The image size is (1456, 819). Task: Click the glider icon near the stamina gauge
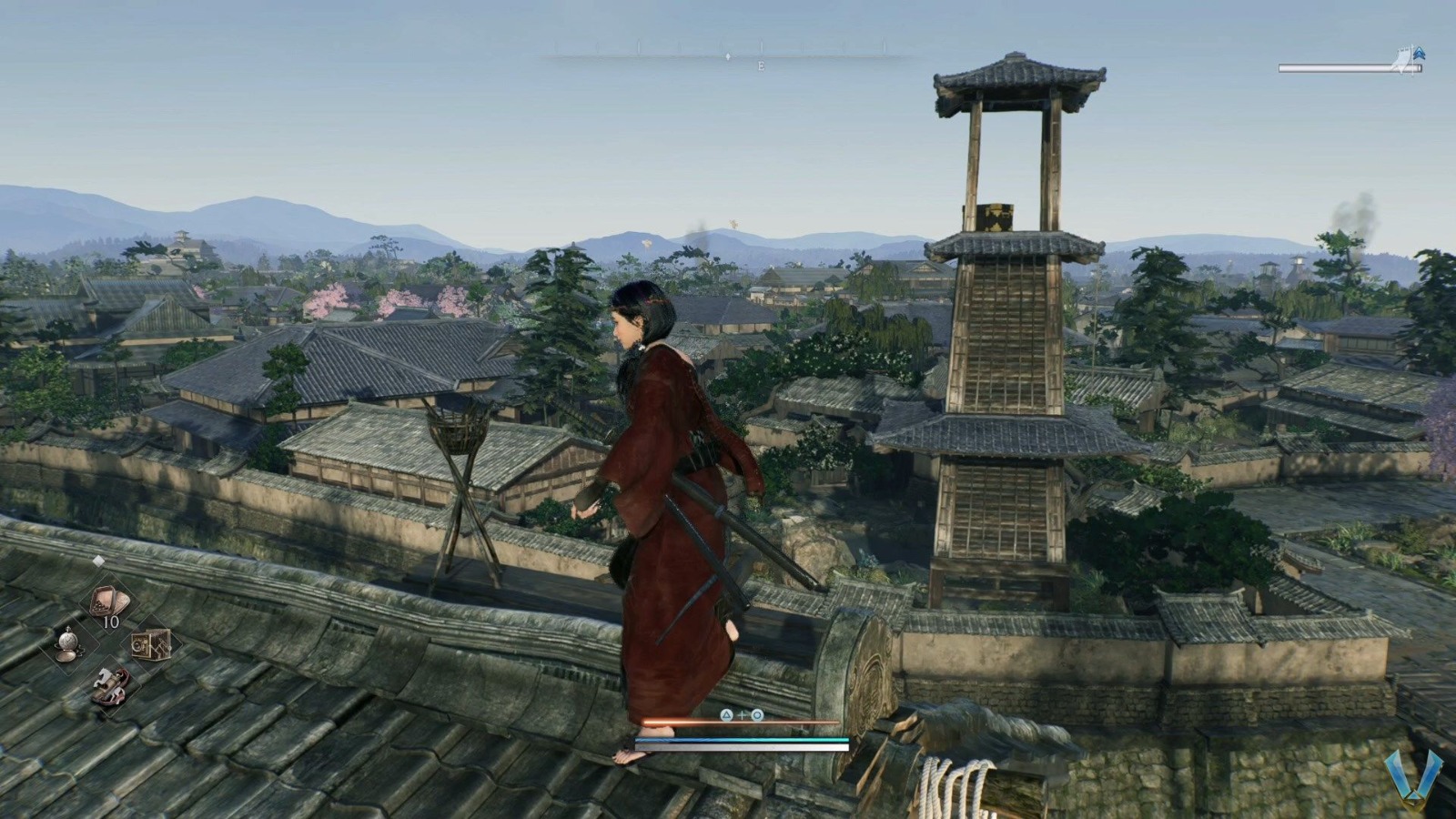[x=1402, y=60]
